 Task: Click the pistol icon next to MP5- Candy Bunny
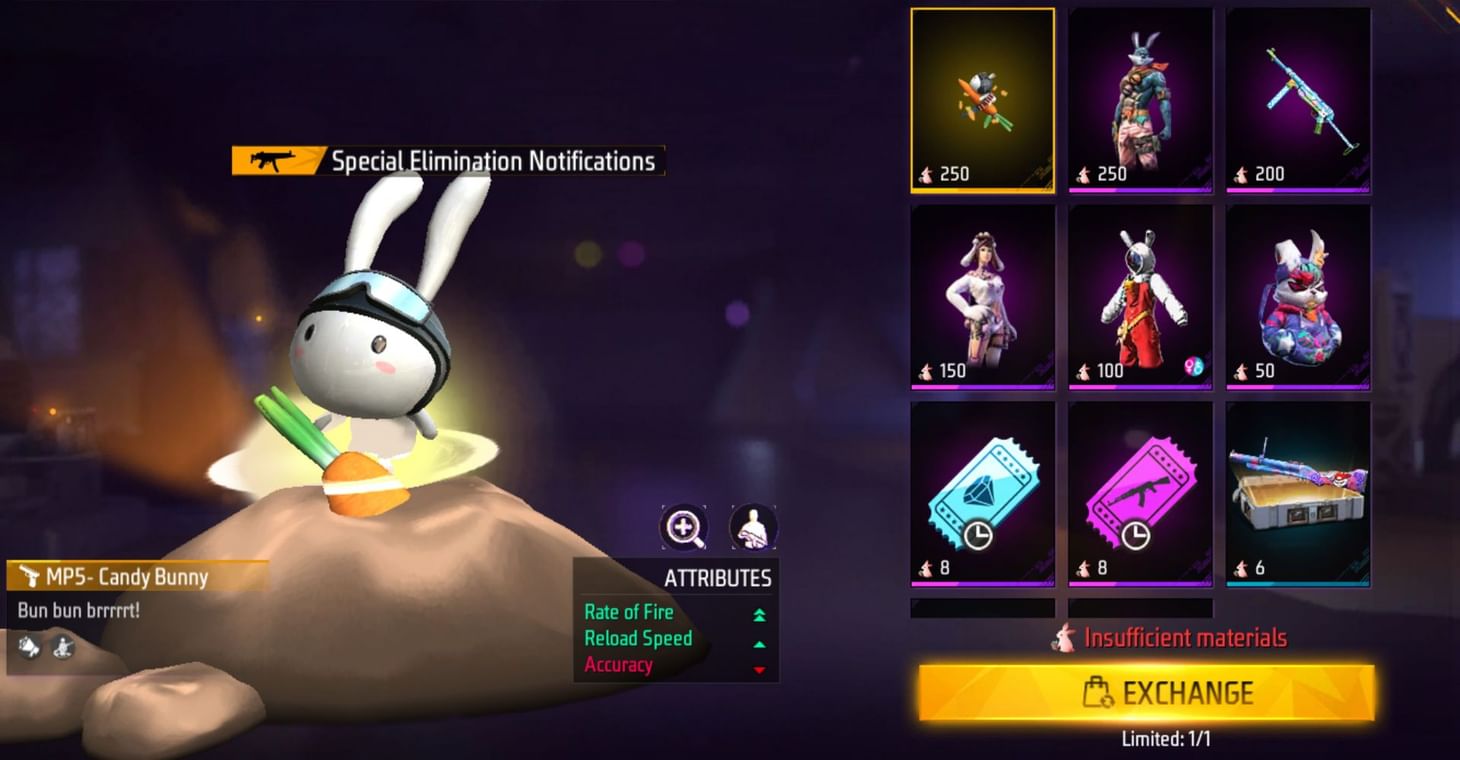[x=29, y=573]
